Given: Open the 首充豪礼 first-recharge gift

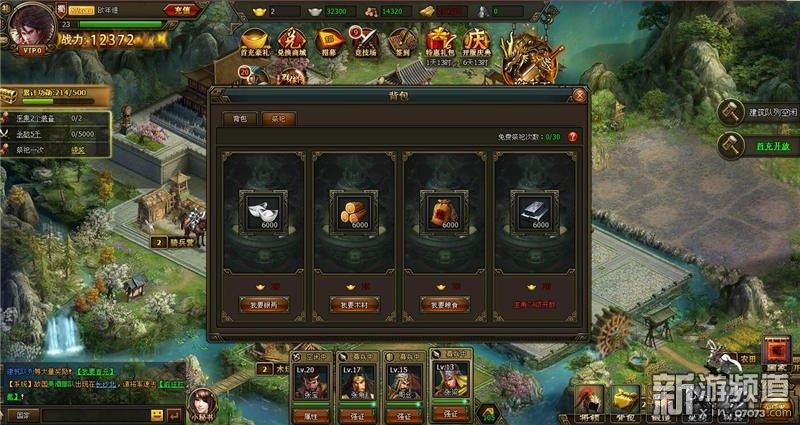Looking at the screenshot, I should click(x=254, y=42).
